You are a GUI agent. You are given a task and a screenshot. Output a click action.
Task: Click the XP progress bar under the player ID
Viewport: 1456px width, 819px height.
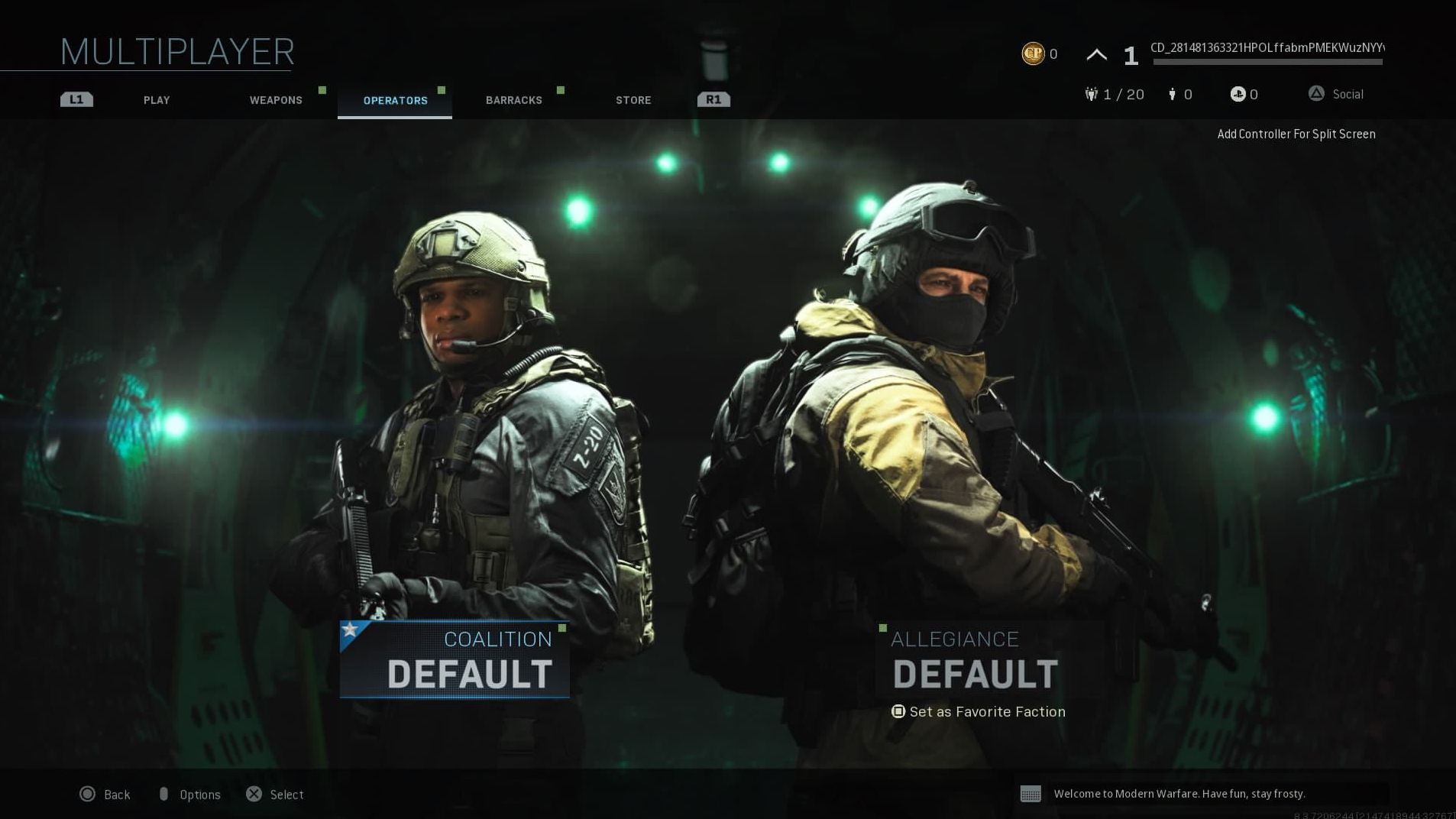[1268, 63]
